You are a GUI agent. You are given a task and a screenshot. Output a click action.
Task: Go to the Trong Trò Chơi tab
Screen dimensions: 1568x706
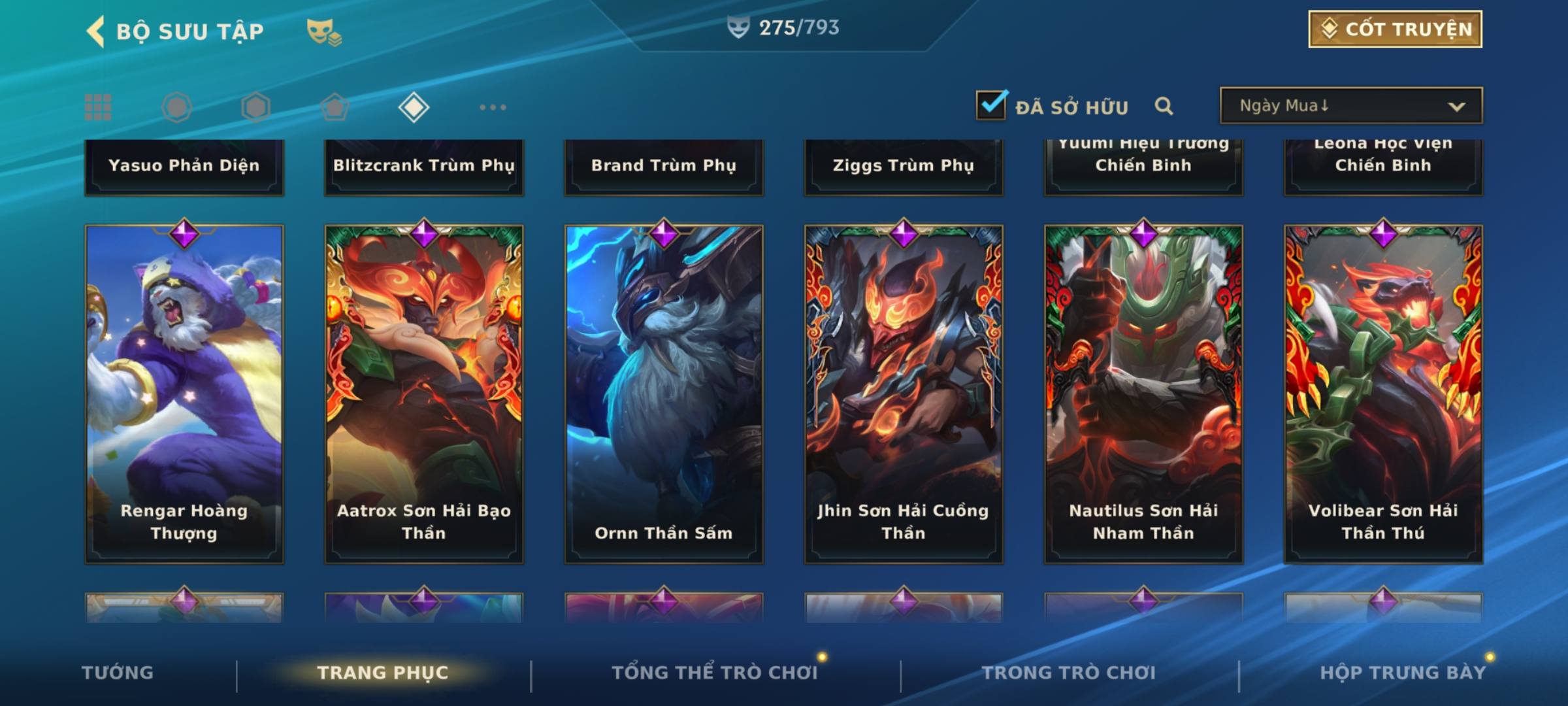1069,673
